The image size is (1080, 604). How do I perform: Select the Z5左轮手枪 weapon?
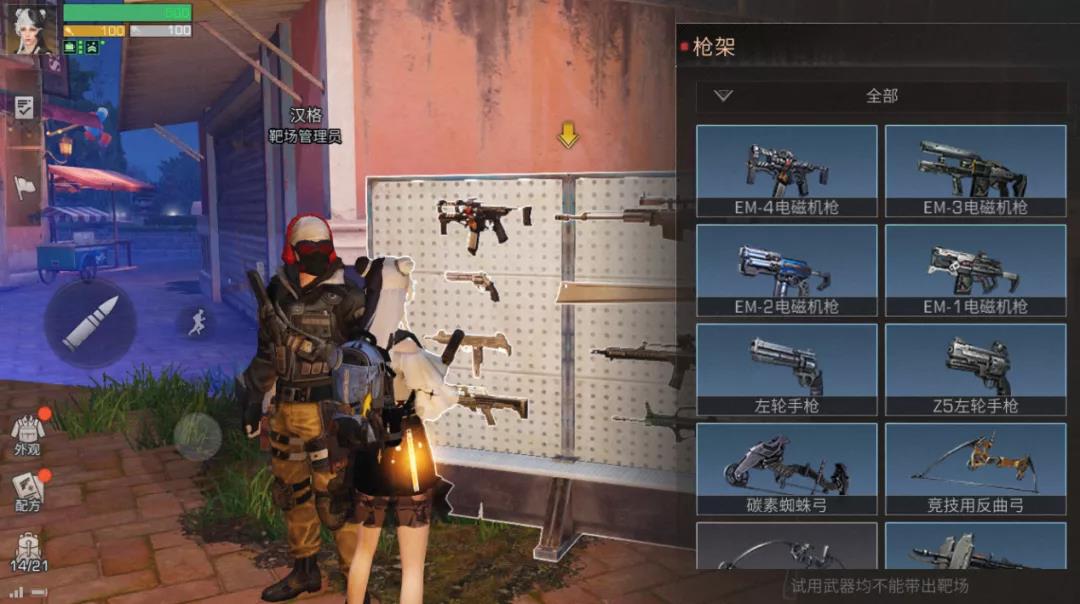(x=975, y=369)
